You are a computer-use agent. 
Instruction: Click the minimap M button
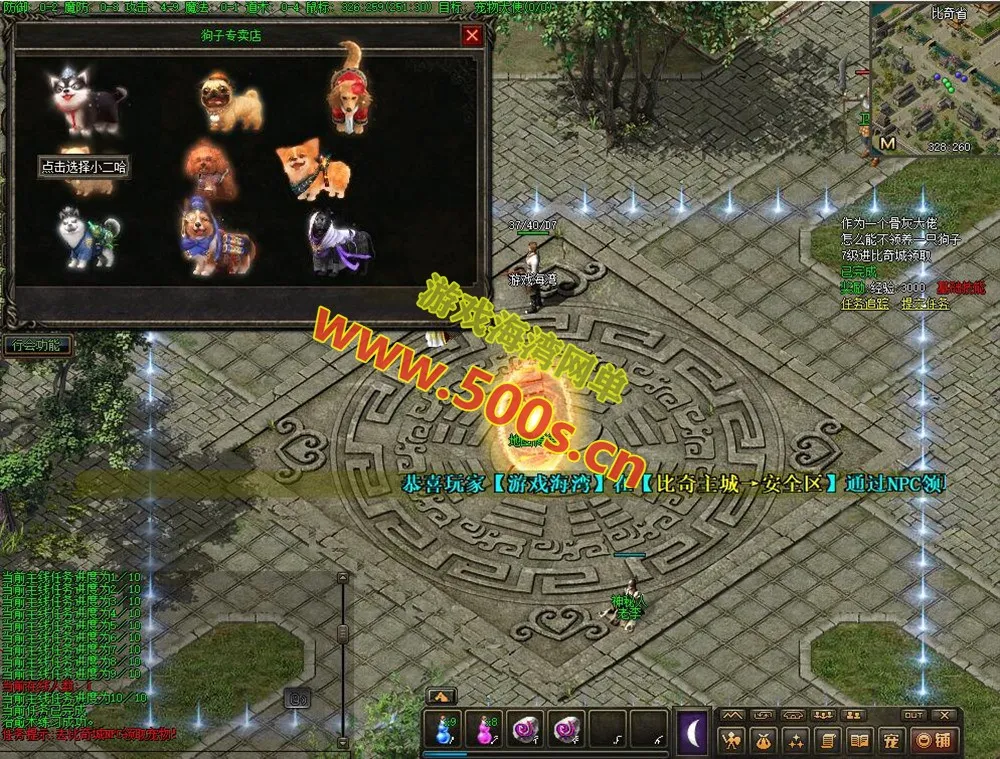tap(887, 144)
